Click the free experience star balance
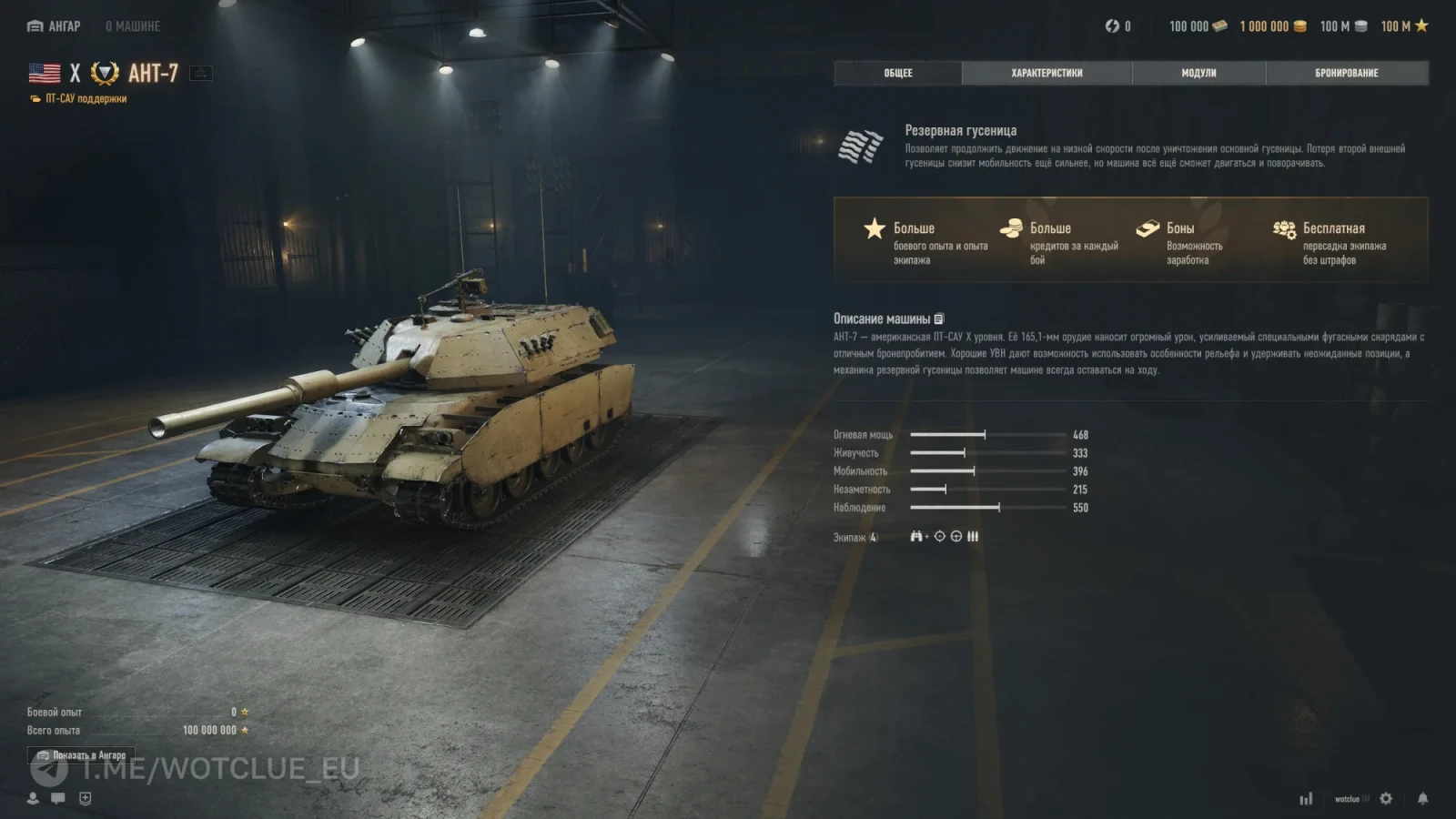This screenshot has width=1456, height=819. coord(1404,26)
